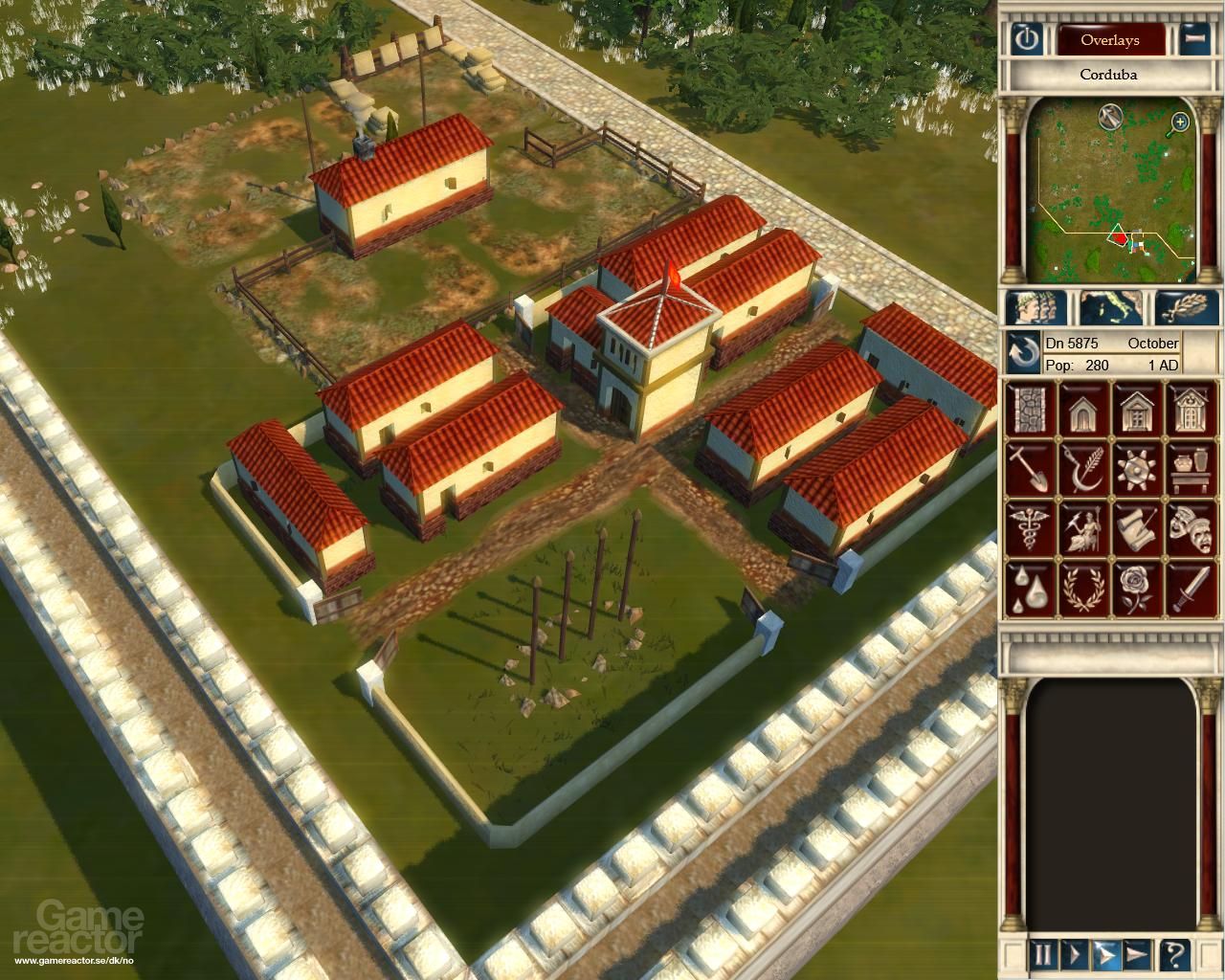Click the military sword icon
1225x980 pixels.
coord(1190,587)
